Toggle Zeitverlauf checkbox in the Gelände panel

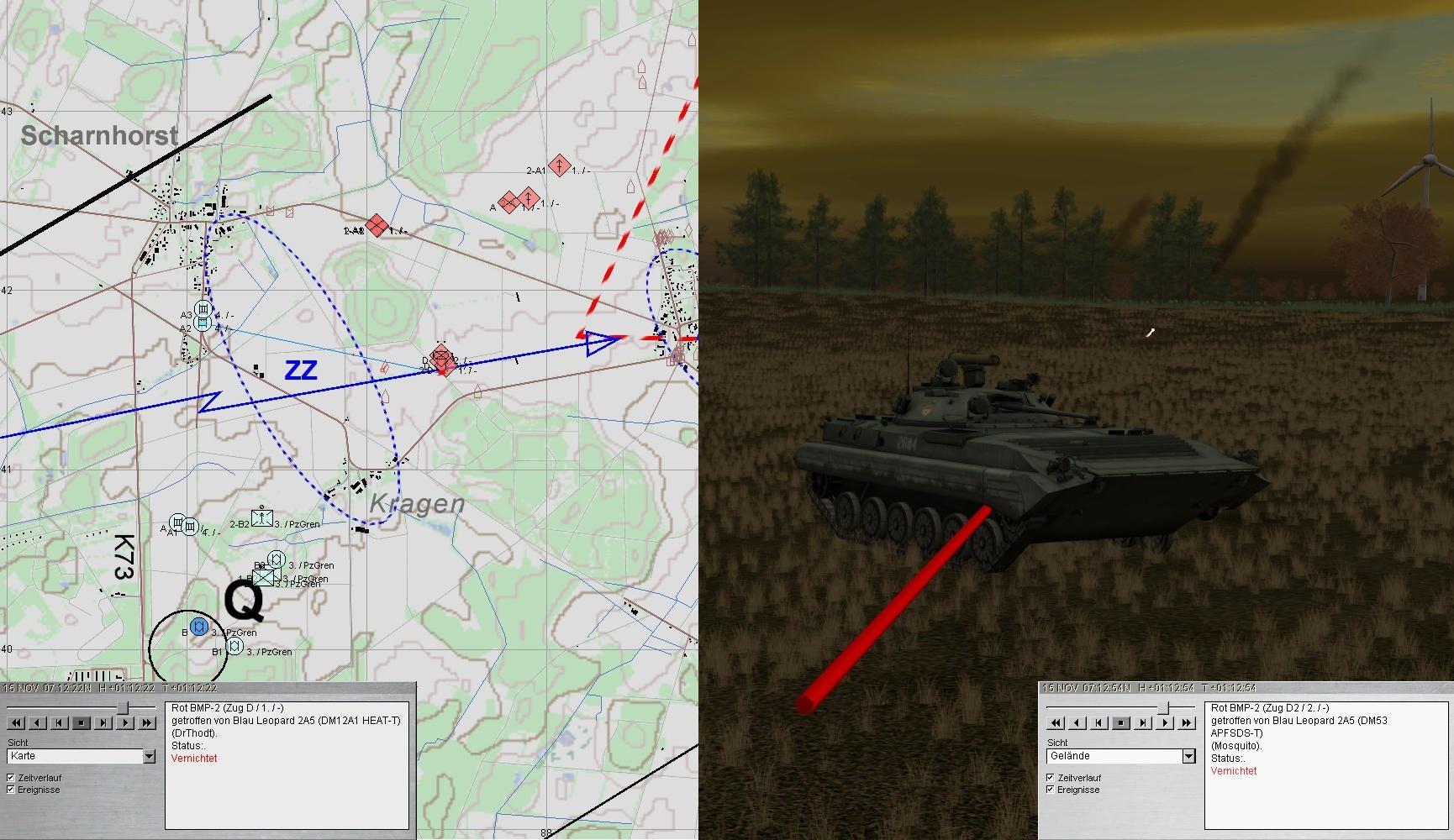(1051, 778)
